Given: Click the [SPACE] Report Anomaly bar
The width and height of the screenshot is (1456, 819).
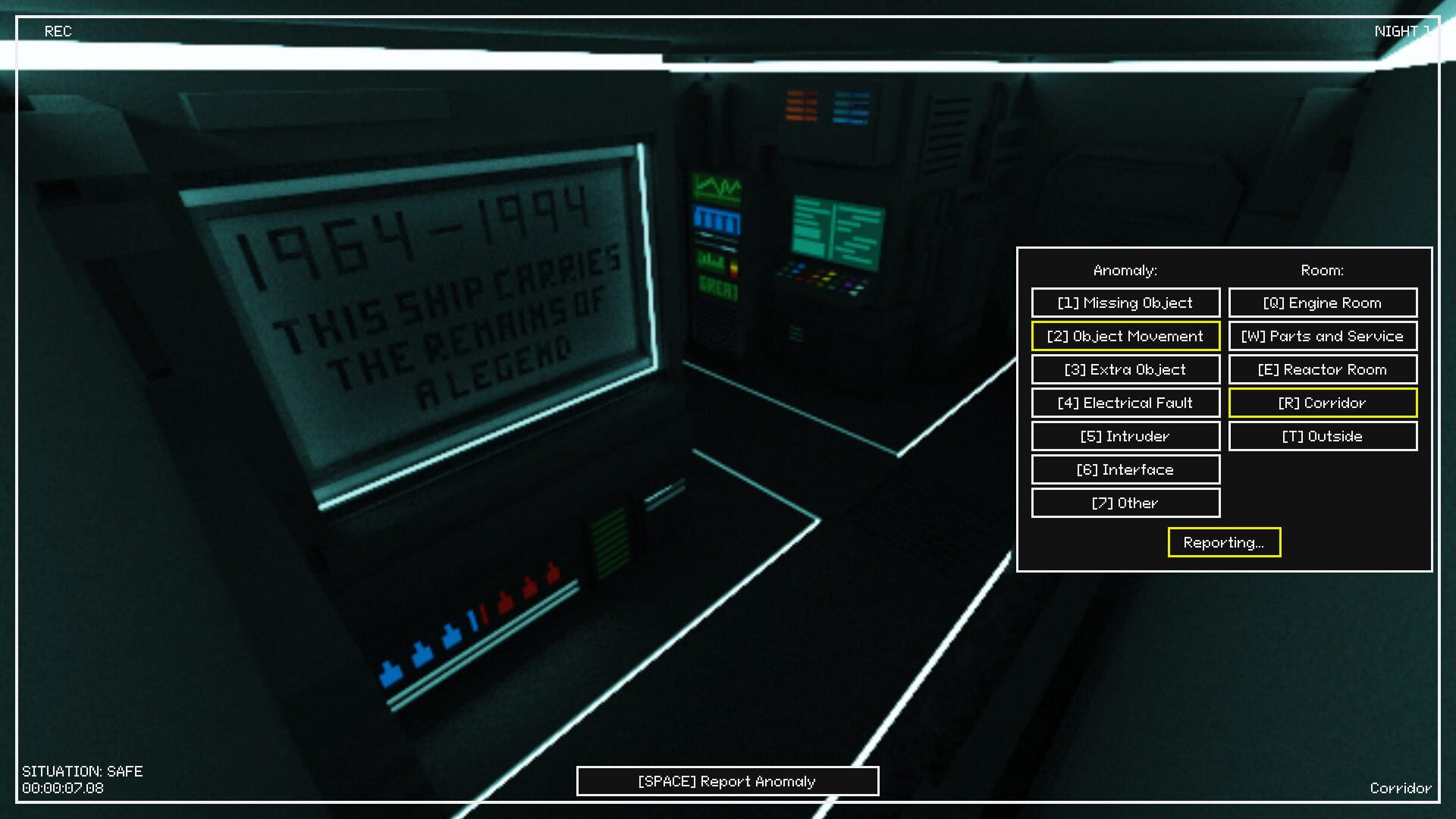Looking at the screenshot, I should pyautogui.click(x=726, y=781).
